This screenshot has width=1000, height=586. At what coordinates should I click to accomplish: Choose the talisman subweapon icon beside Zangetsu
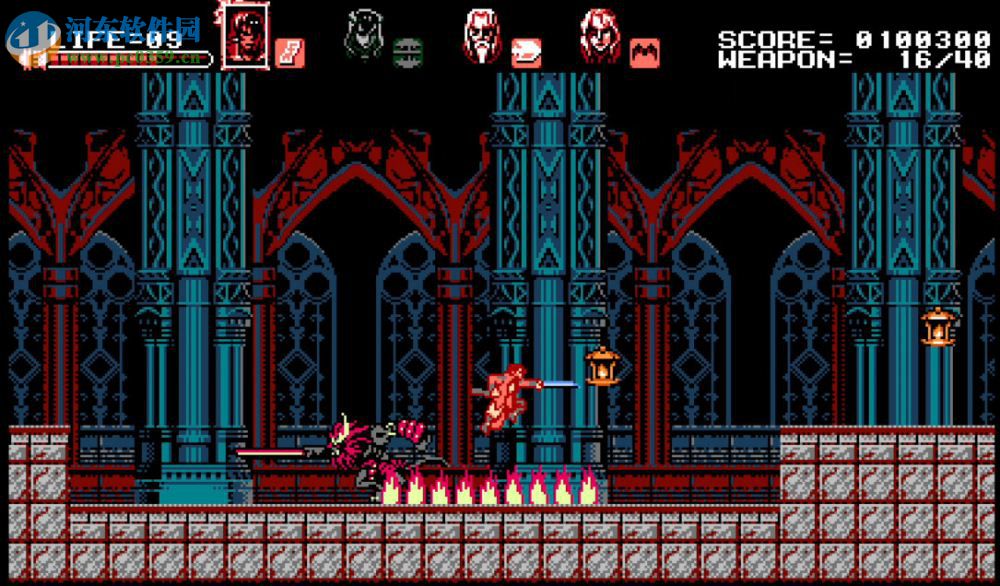(x=290, y=52)
